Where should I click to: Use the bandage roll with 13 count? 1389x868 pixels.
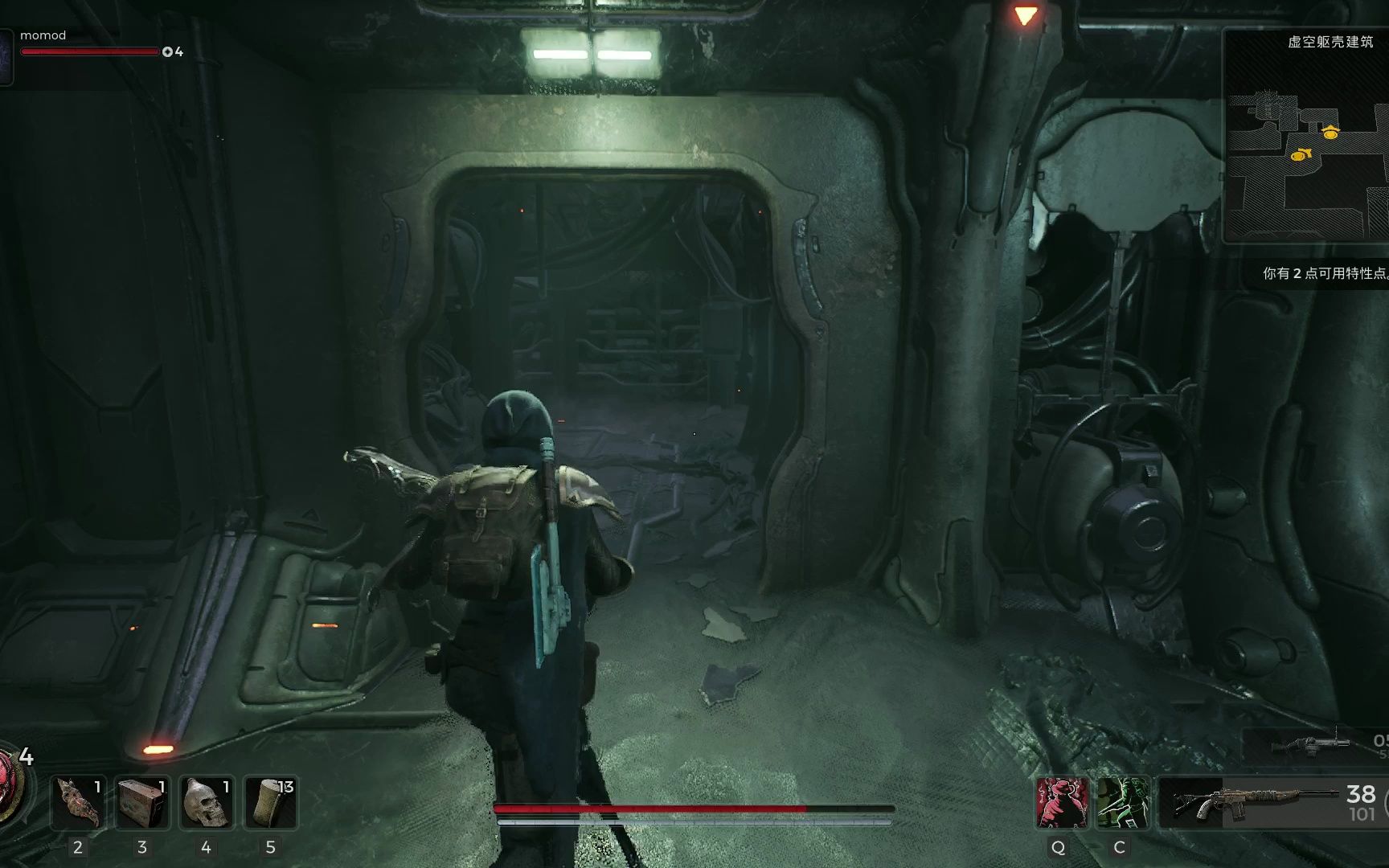(271, 802)
